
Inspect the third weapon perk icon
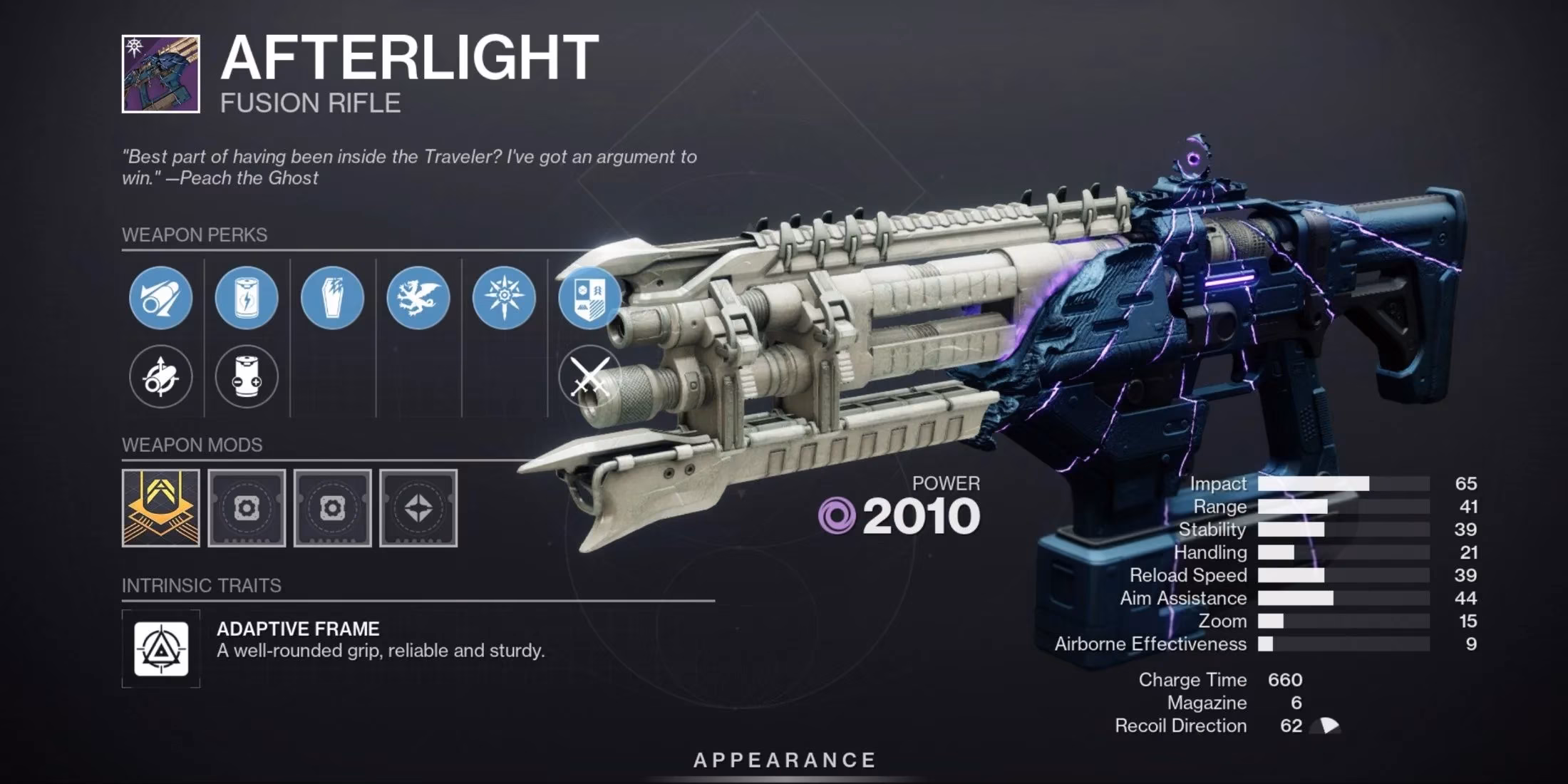(x=332, y=299)
